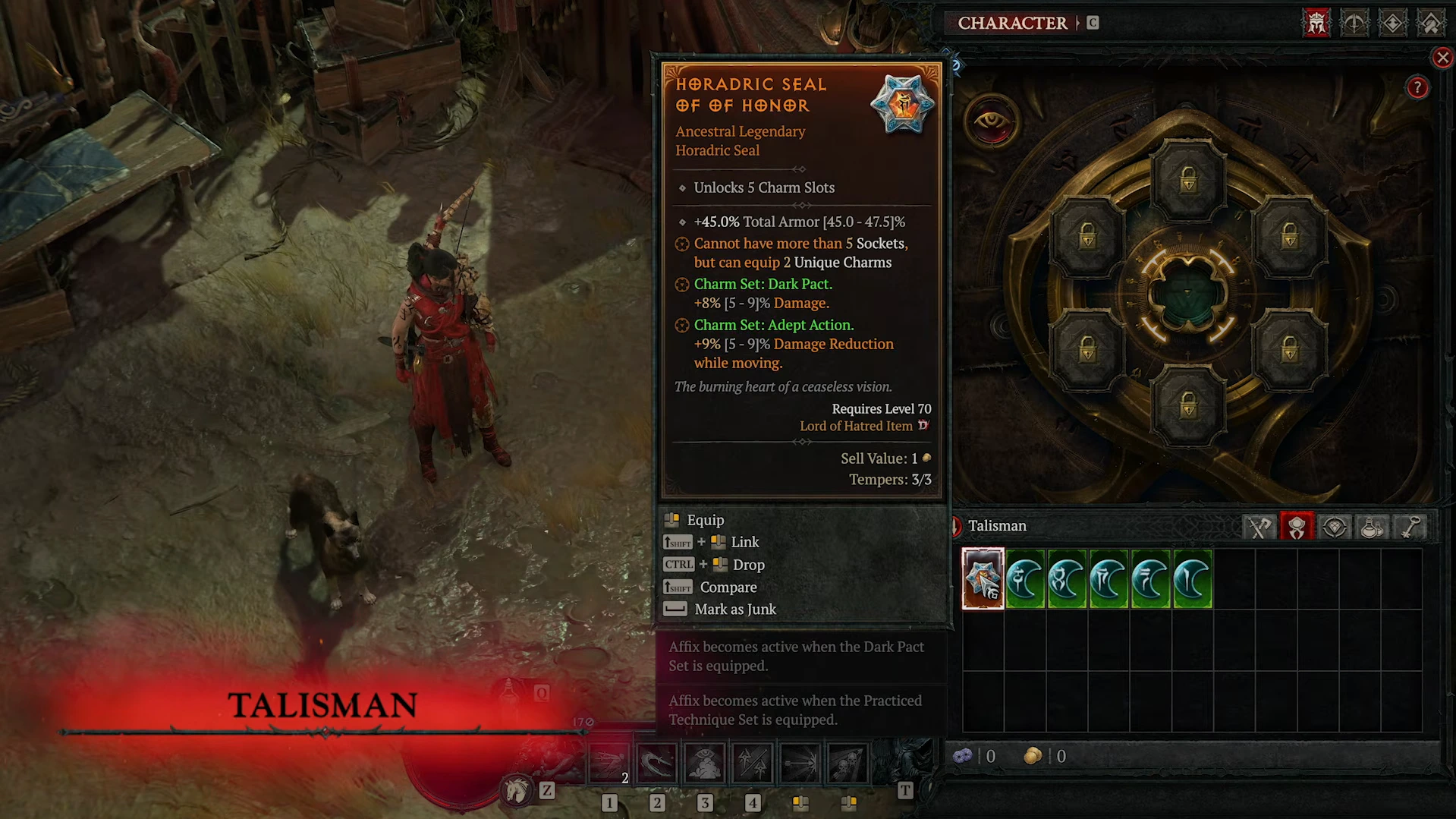Choose Equip from the item context menu
Image resolution: width=1456 pixels, height=819 pixels.
click(x=706, y=520)
